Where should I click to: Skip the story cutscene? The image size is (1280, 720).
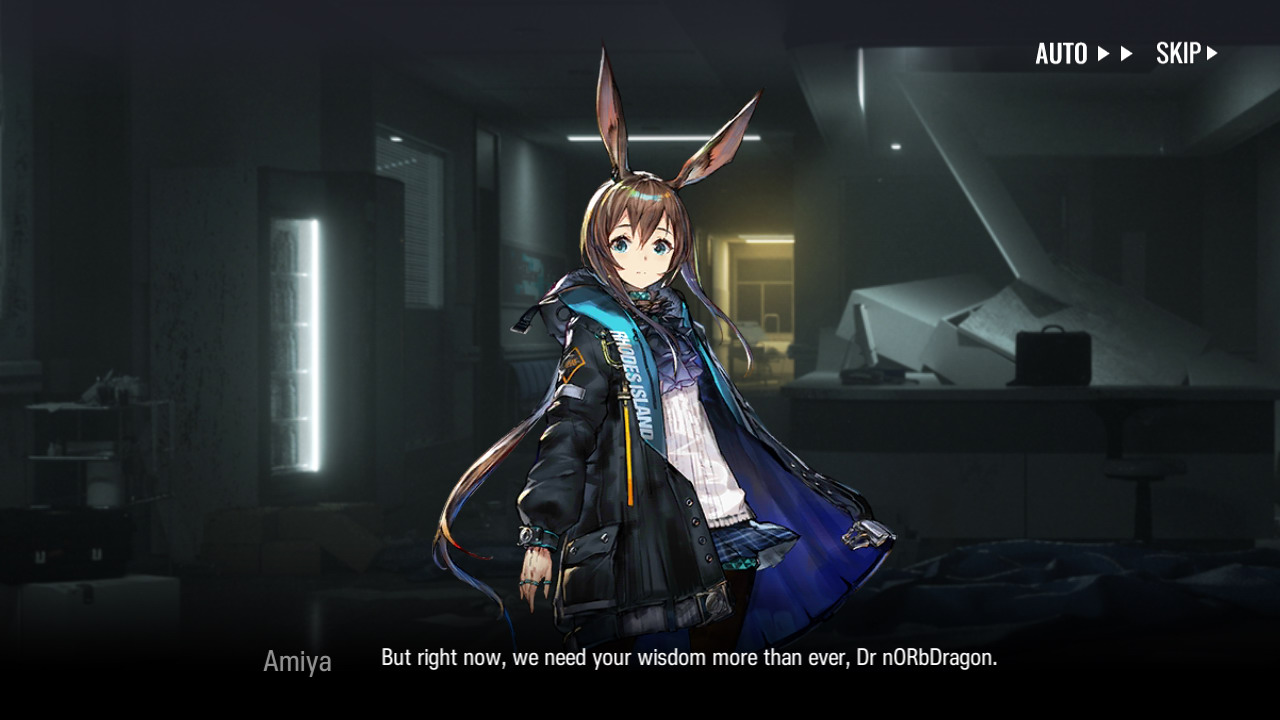click(x=1186, y=54)
